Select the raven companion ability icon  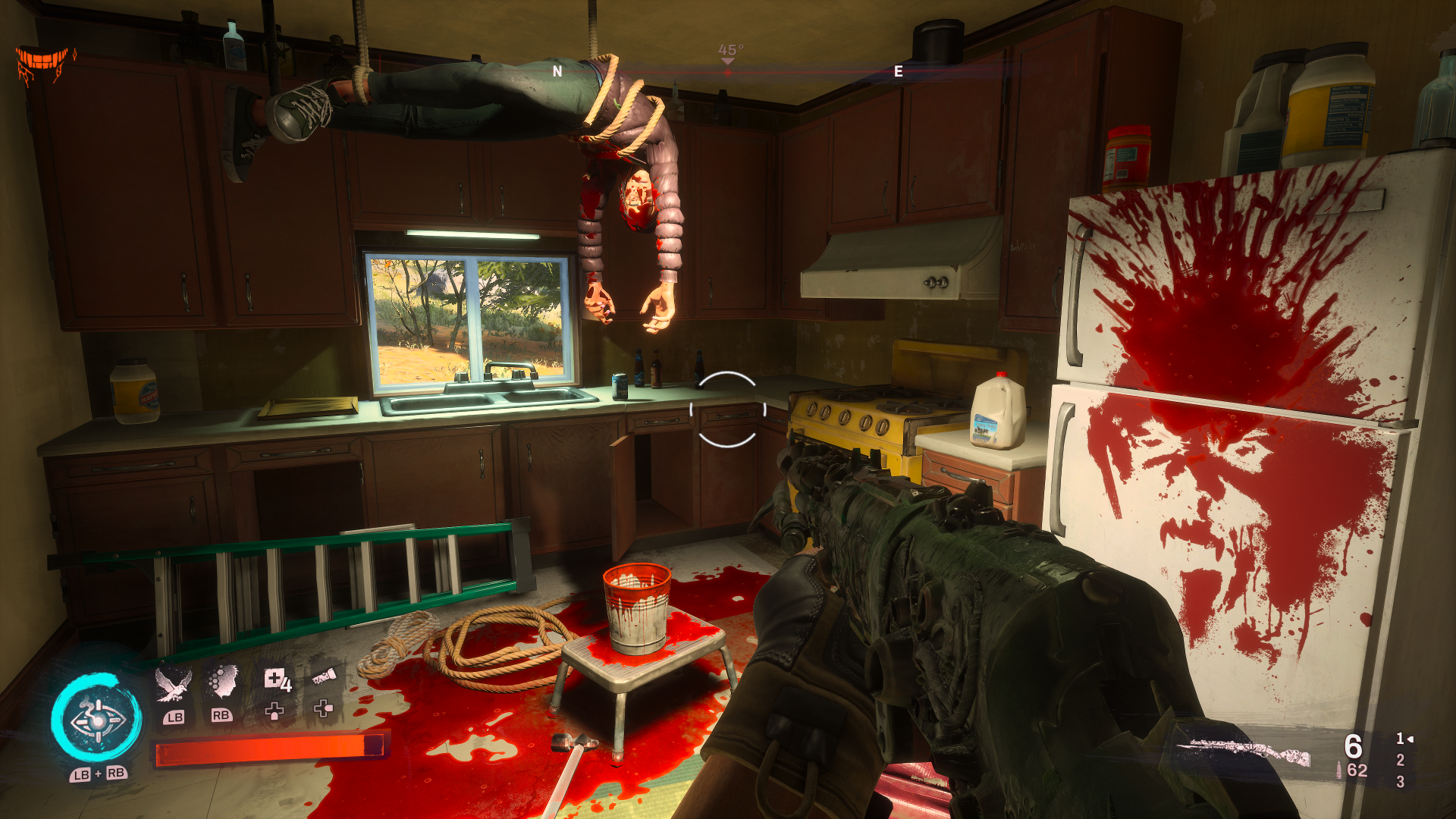pyautogui.click(x=173, y=685)
